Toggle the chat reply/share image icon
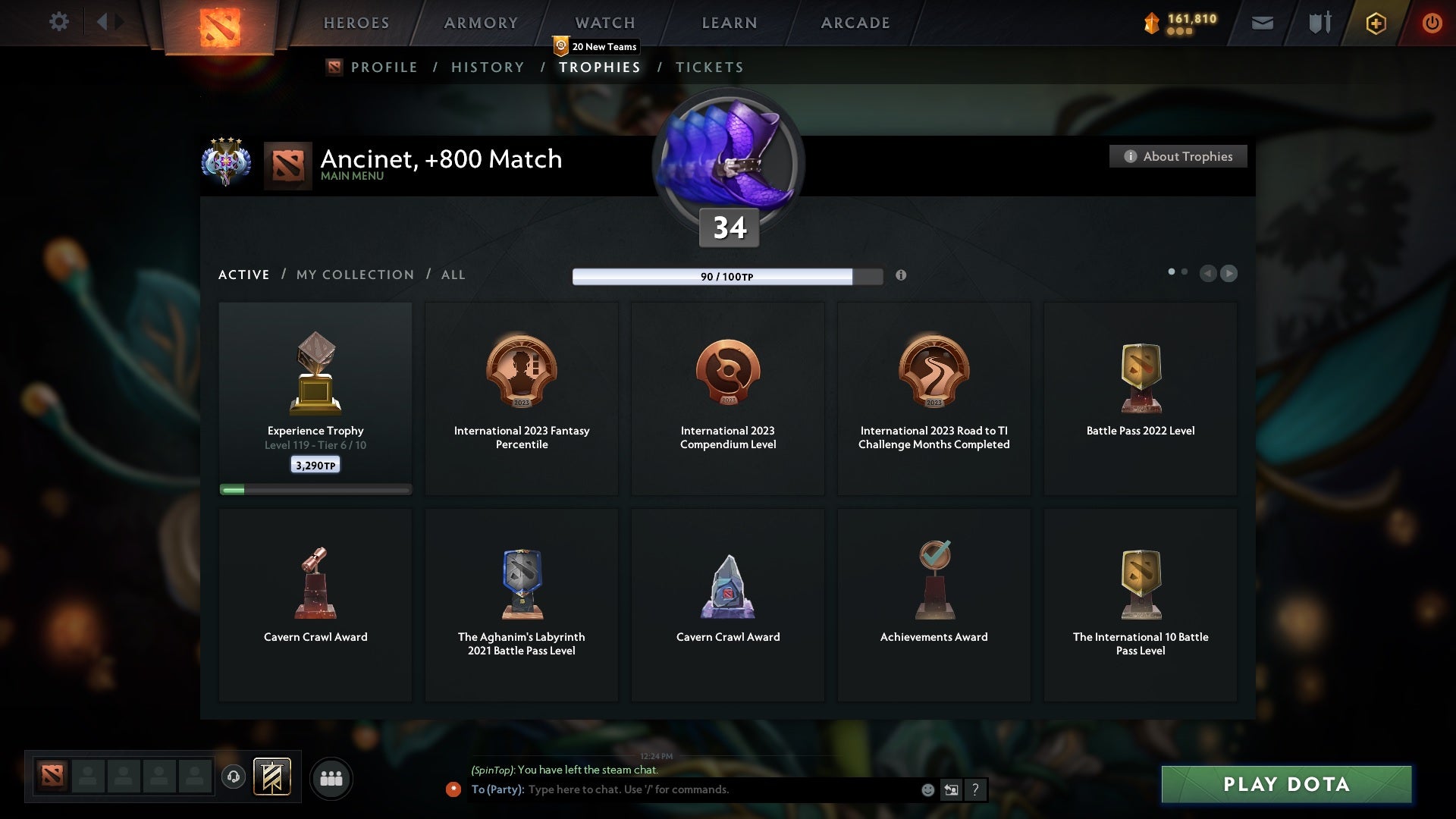 pos(952,789)
